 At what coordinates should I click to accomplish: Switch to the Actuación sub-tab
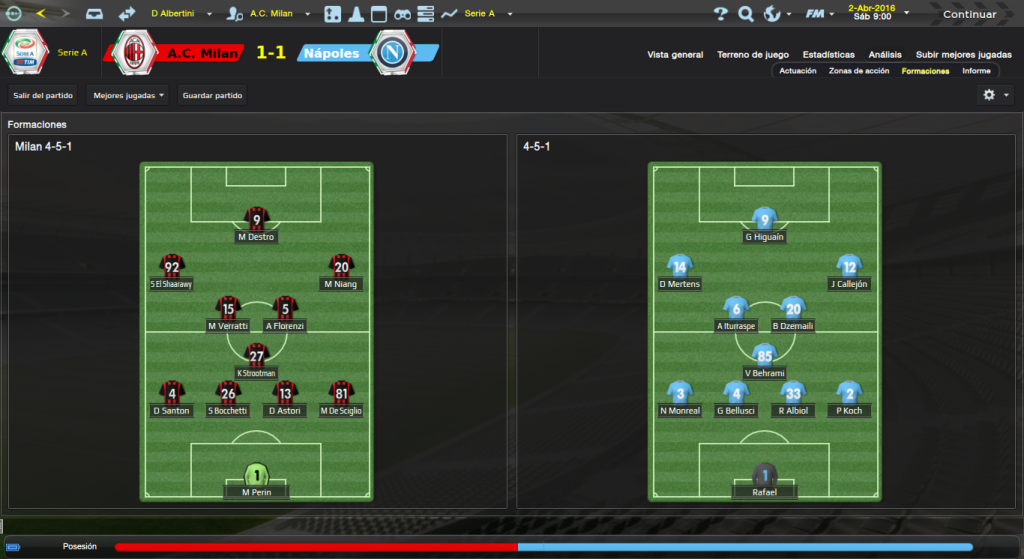pos(797,71)
